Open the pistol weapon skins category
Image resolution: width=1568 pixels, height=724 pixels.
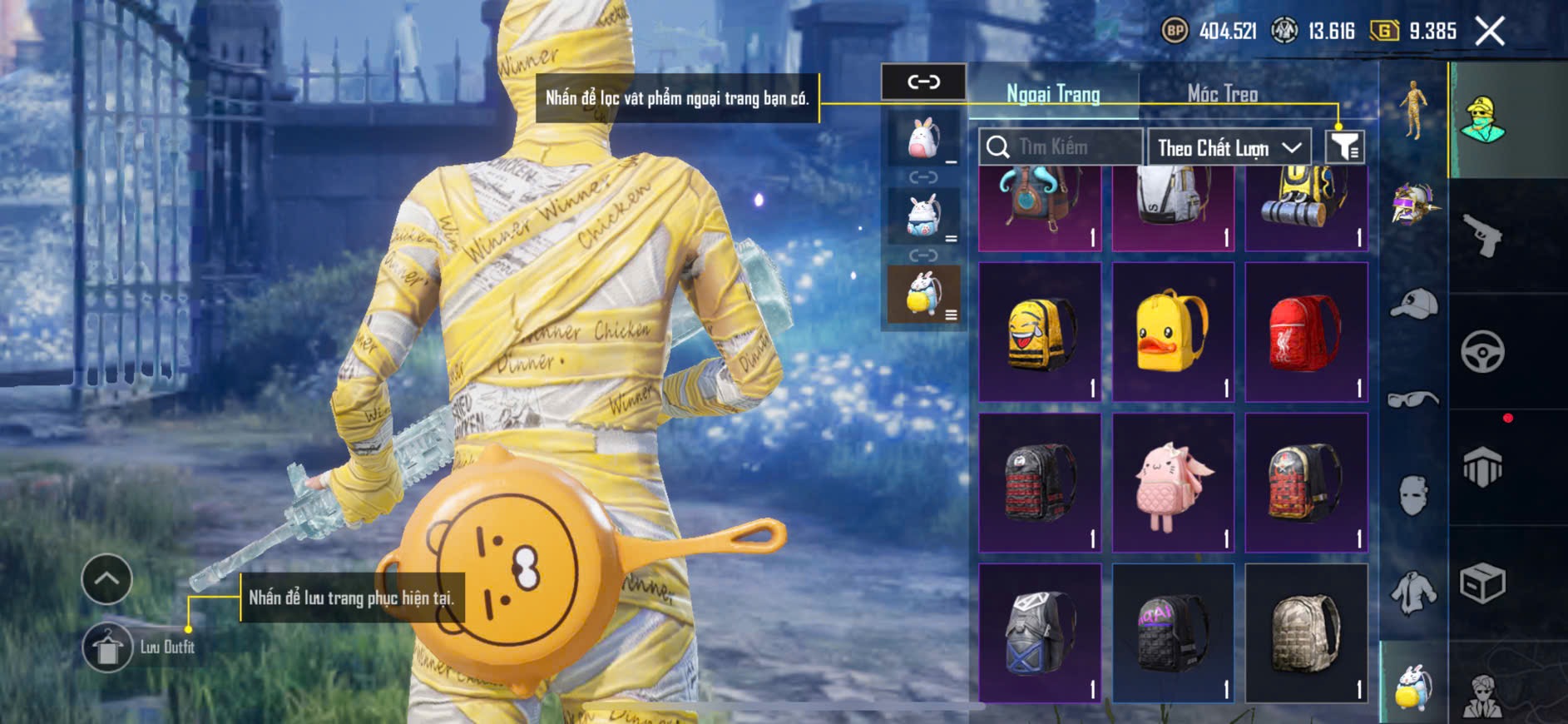1483,236
